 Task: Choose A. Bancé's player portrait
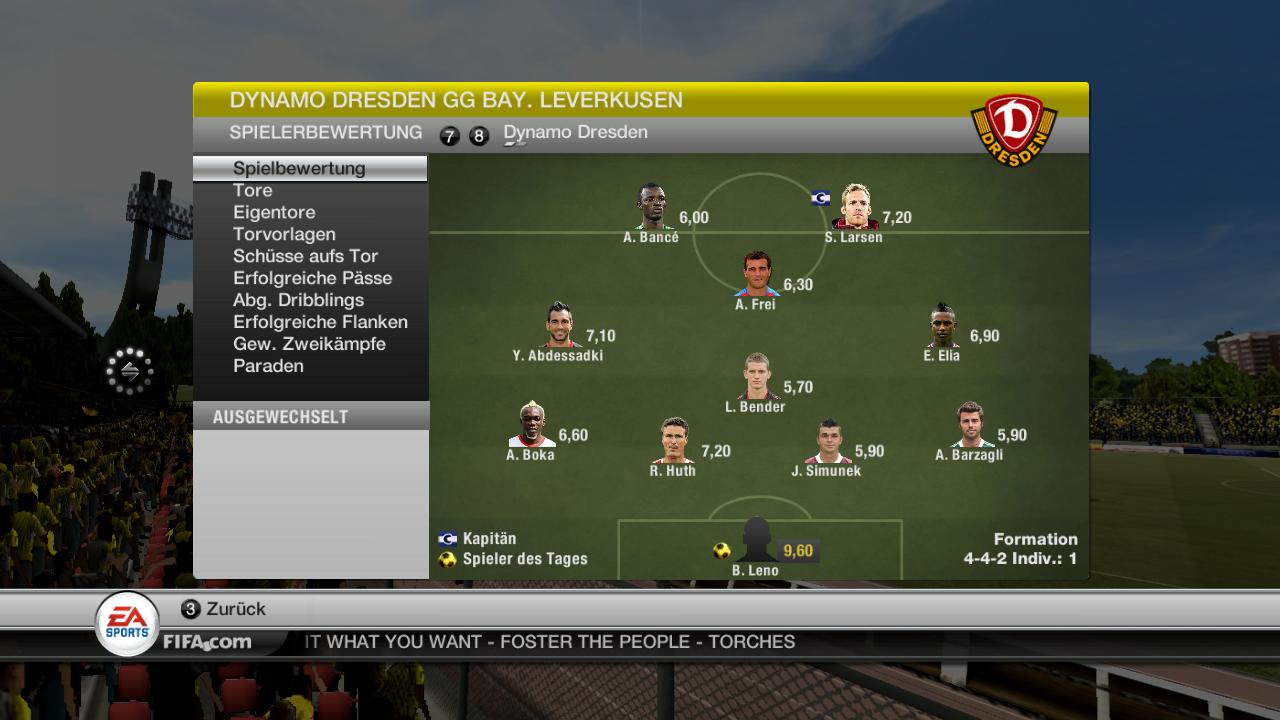[652, 207]
